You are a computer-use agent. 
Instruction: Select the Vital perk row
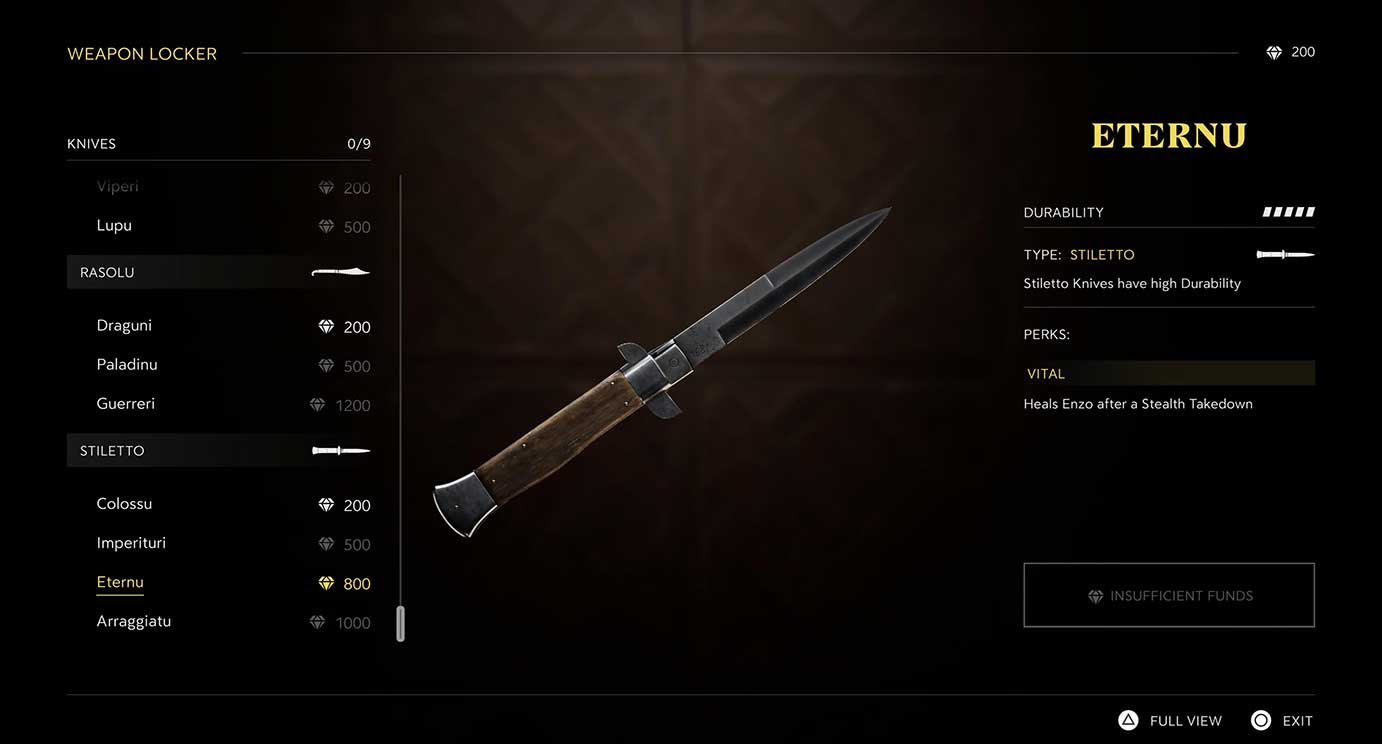click(x=1168, y=374)
